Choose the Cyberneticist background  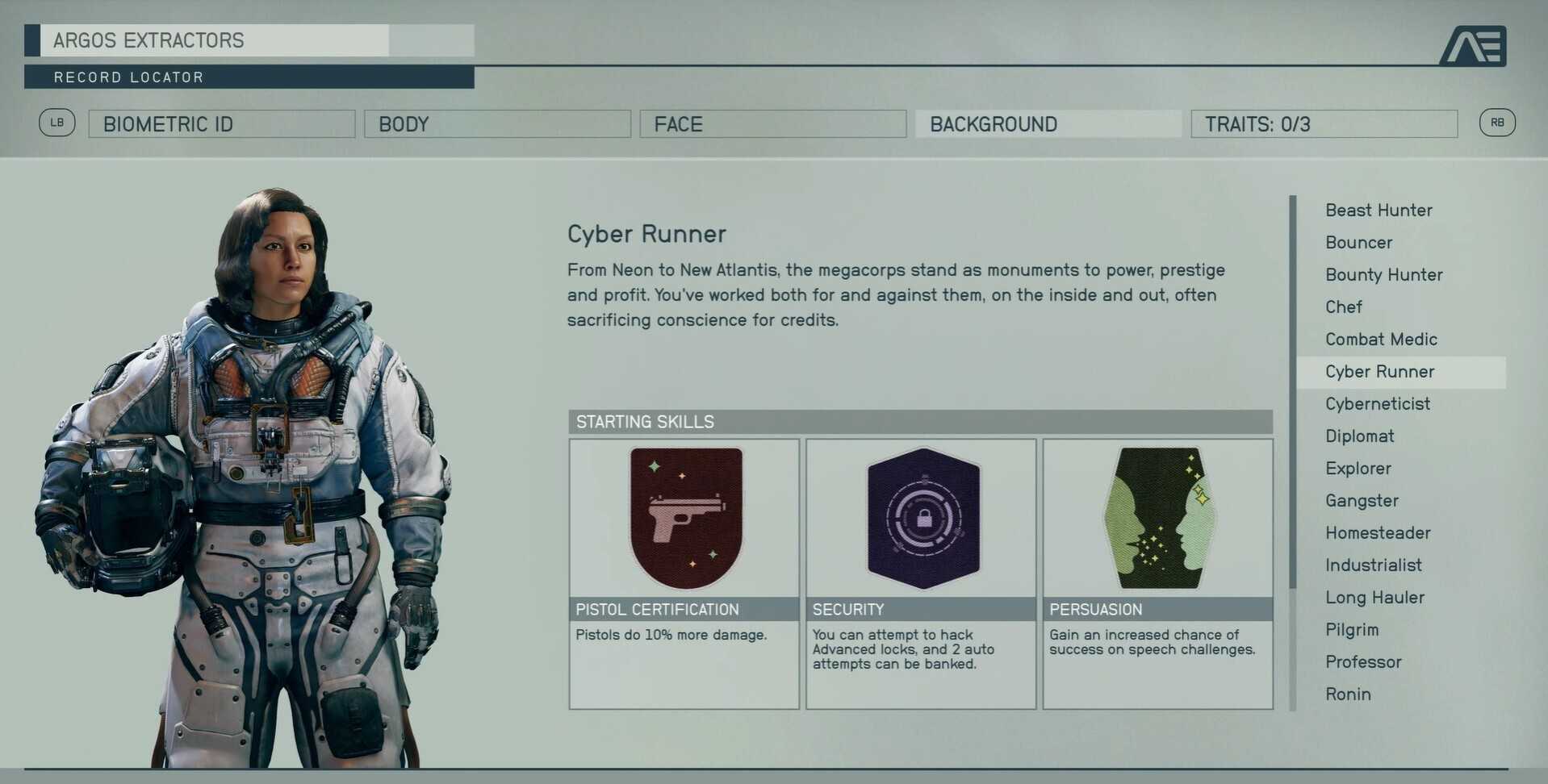[x=1377, y=404]
